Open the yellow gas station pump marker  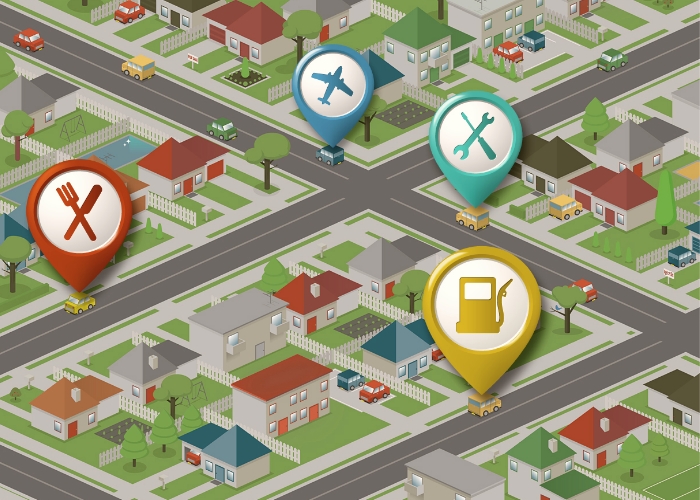click(481, 304)
